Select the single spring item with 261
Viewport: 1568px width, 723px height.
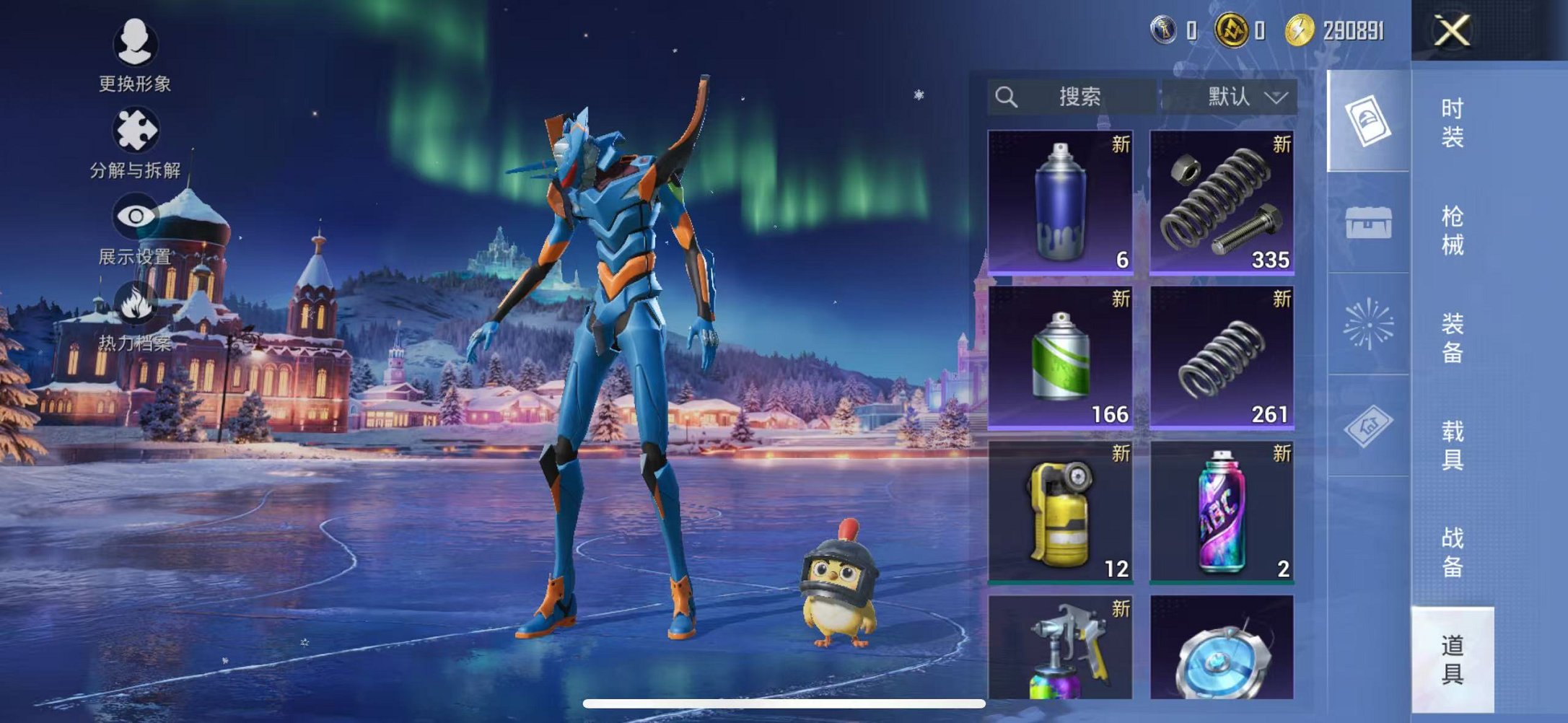tap(1221, 357)
